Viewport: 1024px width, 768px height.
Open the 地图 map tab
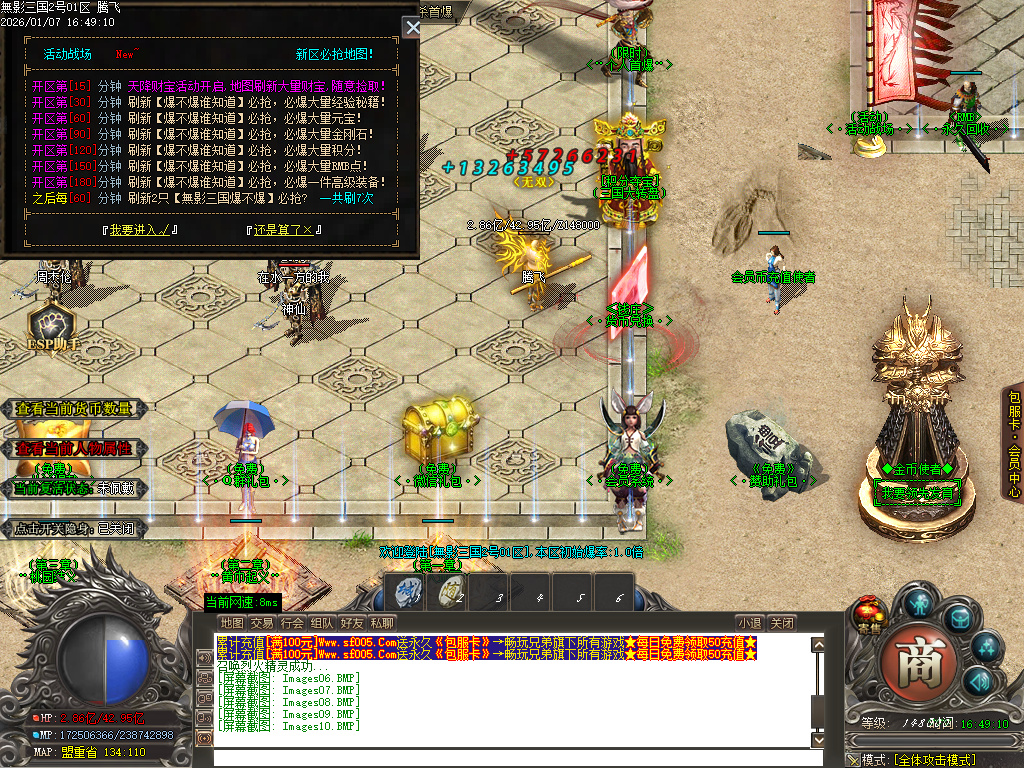(x=232, y=623)
